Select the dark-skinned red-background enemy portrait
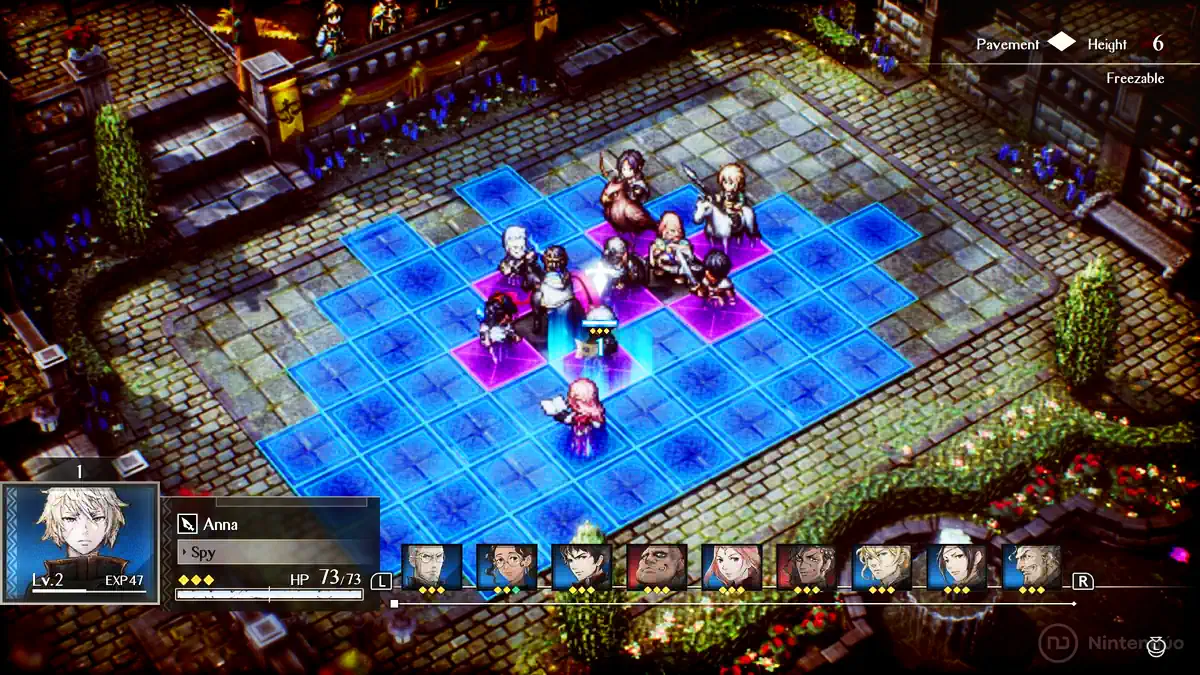This screenshot has height=675, width=1200. tap(807, 567)
